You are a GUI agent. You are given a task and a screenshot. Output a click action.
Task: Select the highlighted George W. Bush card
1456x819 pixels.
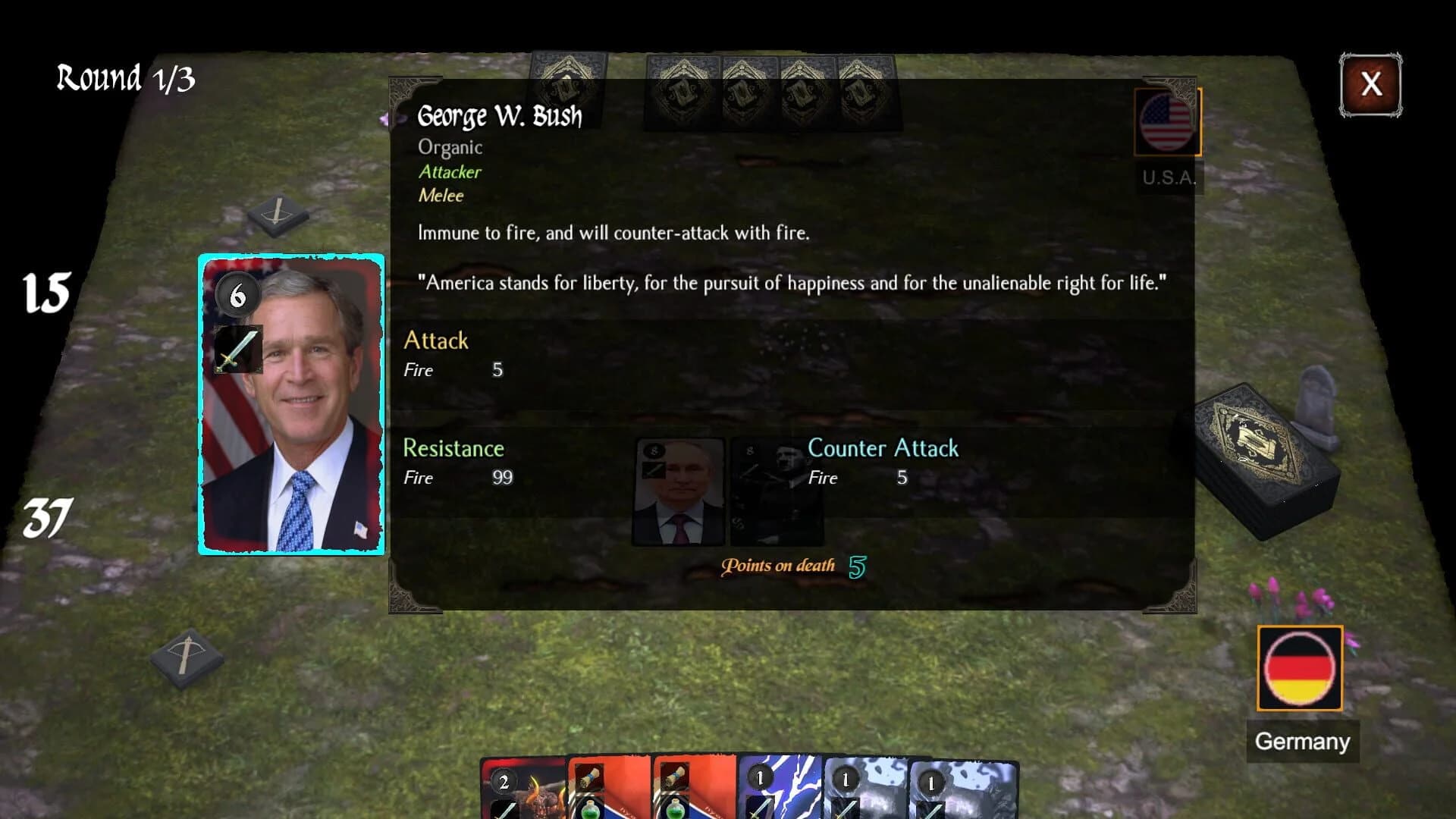point(292,406)
